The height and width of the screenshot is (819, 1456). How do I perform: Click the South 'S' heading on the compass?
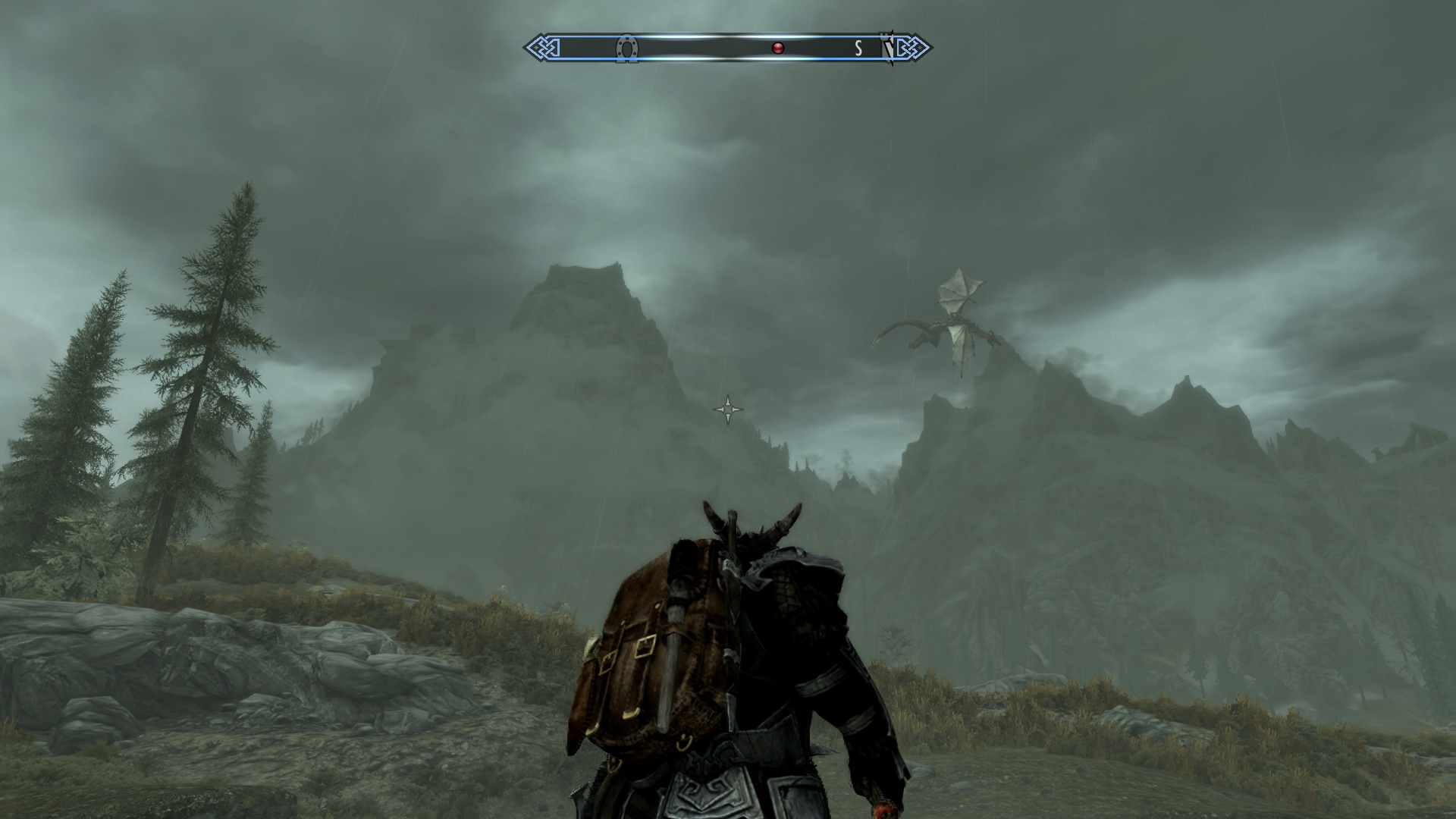click(858, 49)
